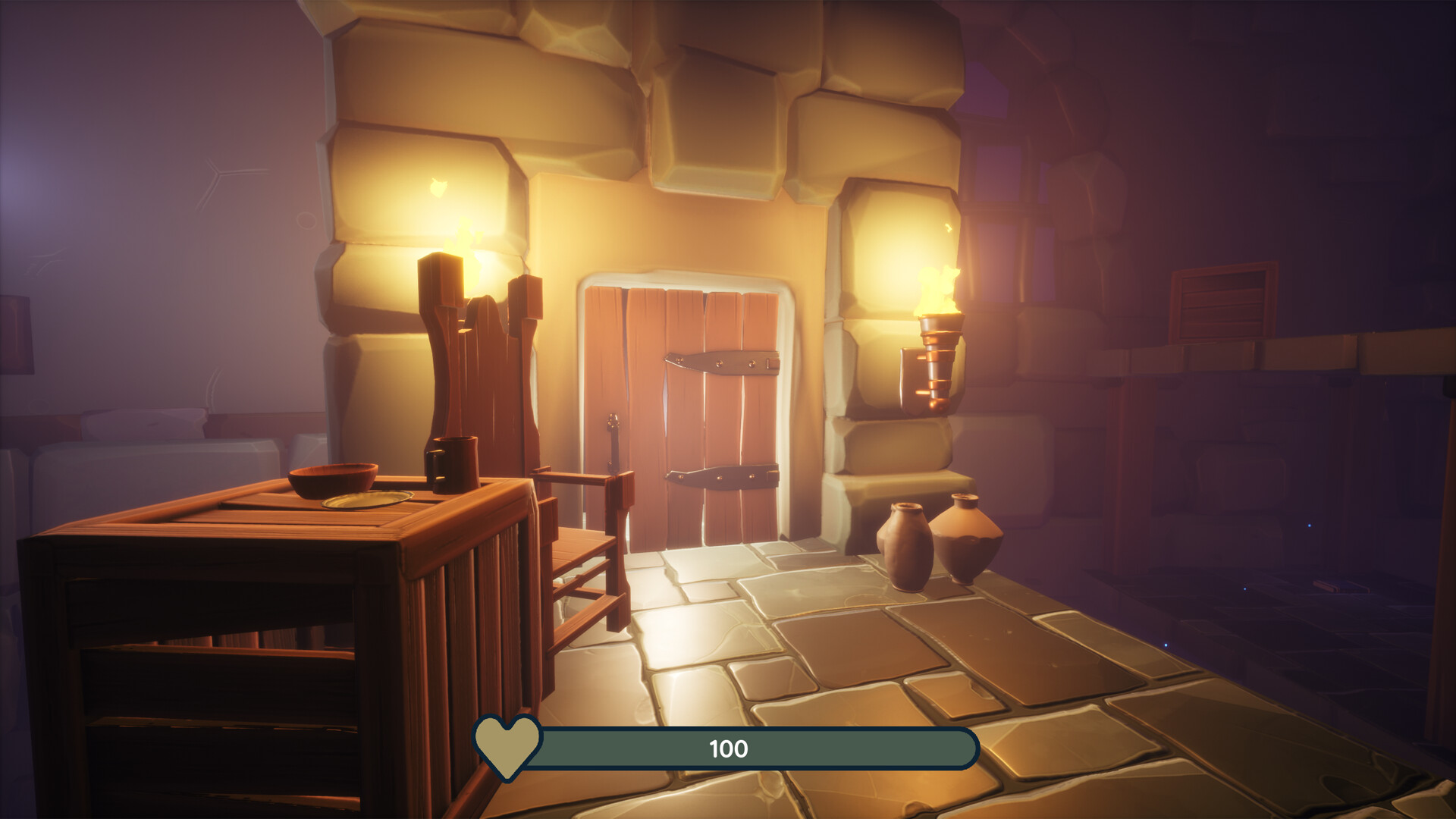1456x819 pixels.
Task: Click the health value reading 100
Action: pyautogui.click(x=730, y=749)
